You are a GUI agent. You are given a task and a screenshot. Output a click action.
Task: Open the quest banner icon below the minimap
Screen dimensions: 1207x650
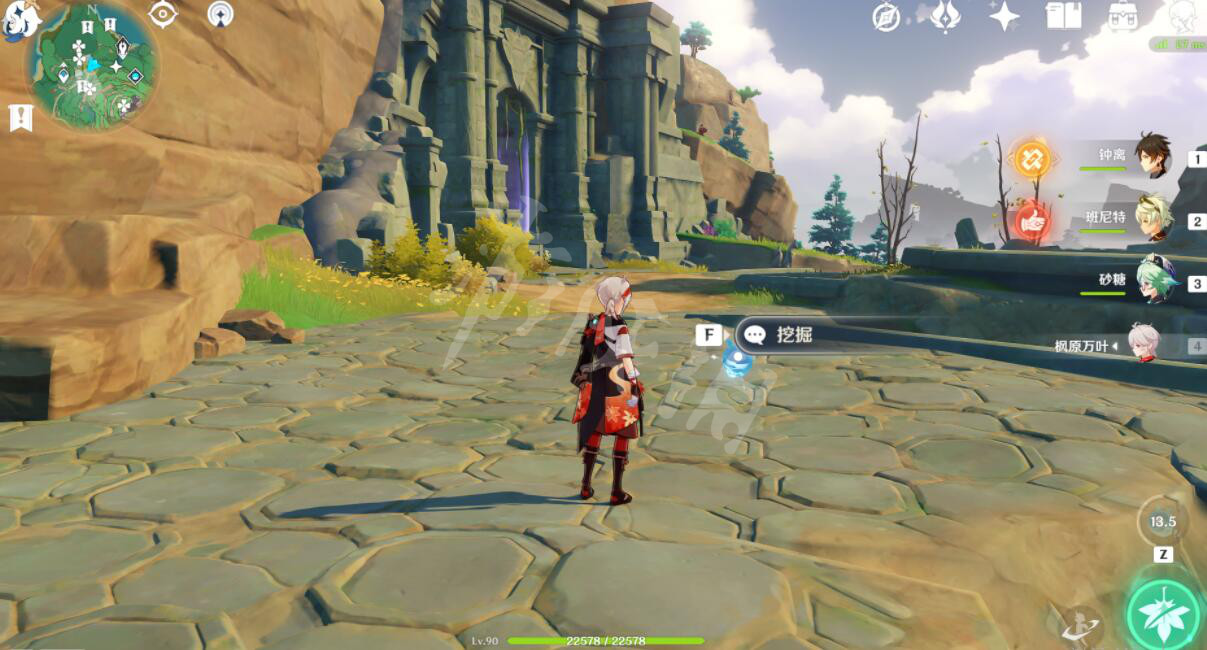click(x=20, y=117)
